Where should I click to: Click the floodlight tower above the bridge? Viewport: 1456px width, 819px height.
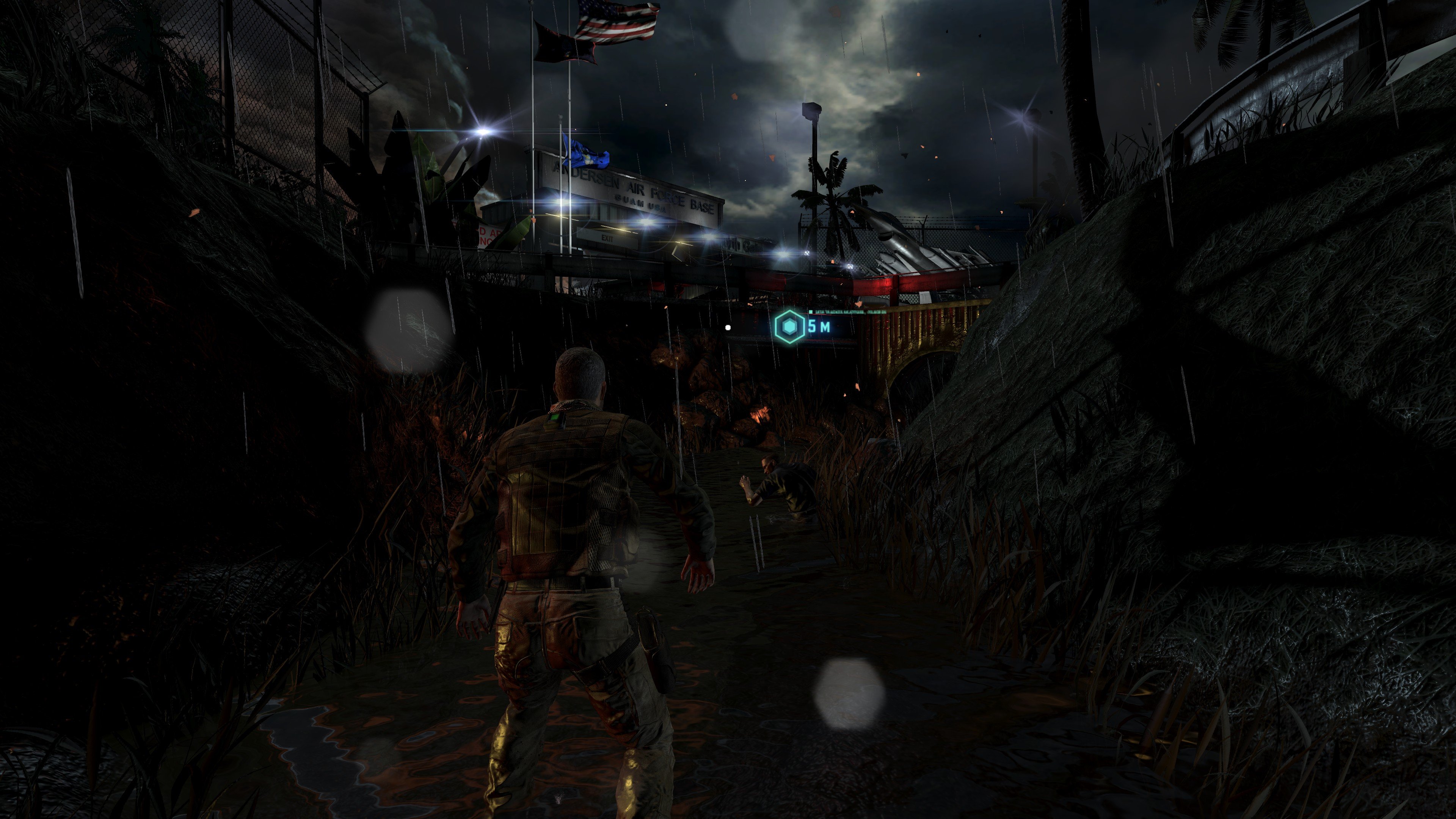tap(812, 110)
